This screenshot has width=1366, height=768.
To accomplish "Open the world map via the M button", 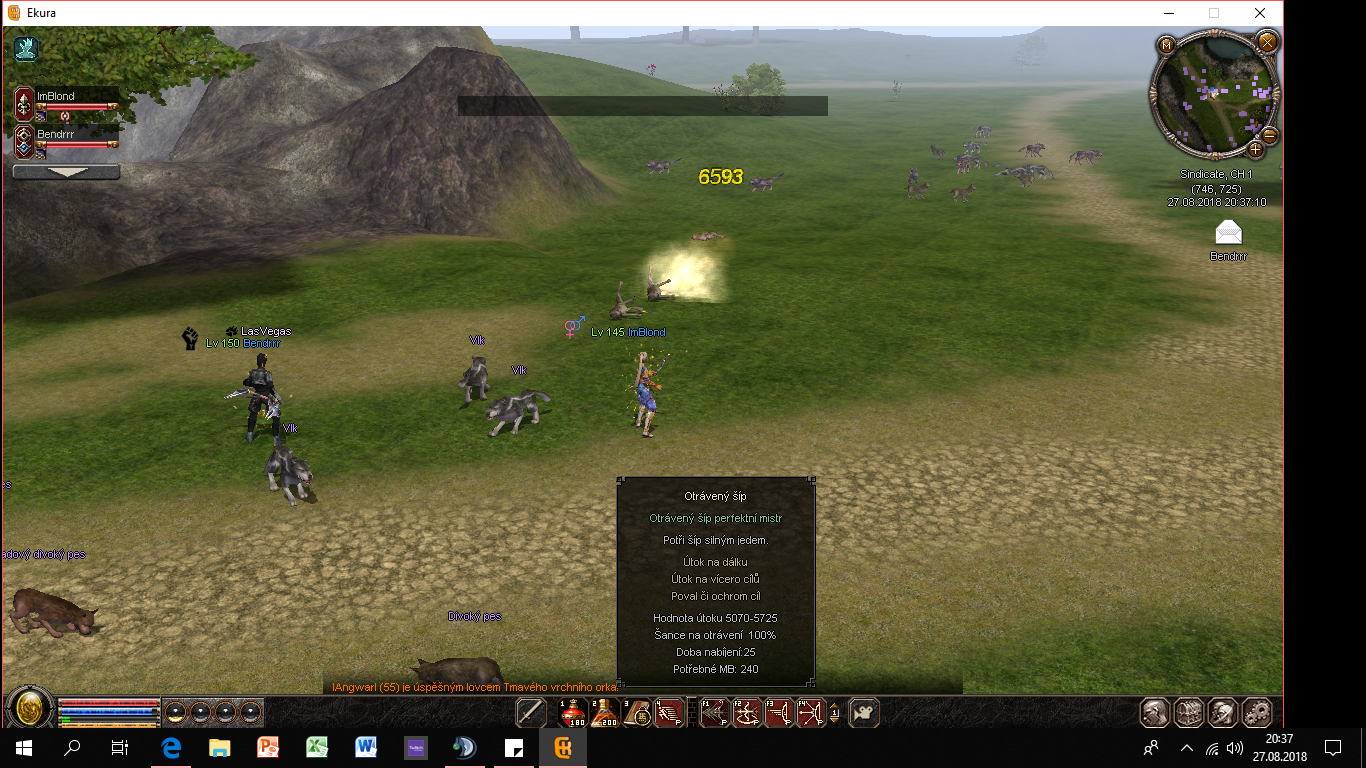I will click(x=1166, y=45).
